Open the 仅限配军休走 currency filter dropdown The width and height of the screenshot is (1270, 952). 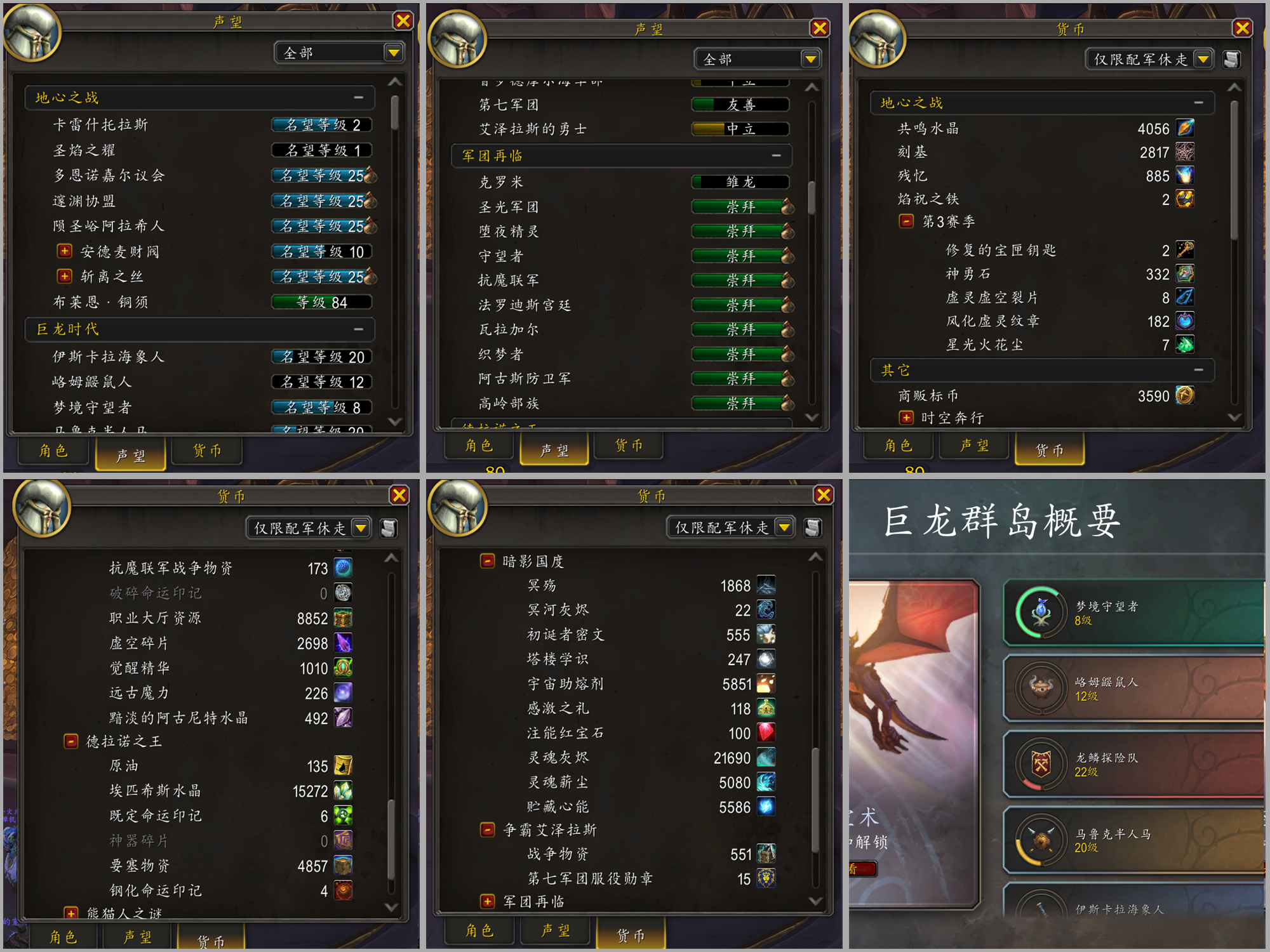(x=1202, y=59)
